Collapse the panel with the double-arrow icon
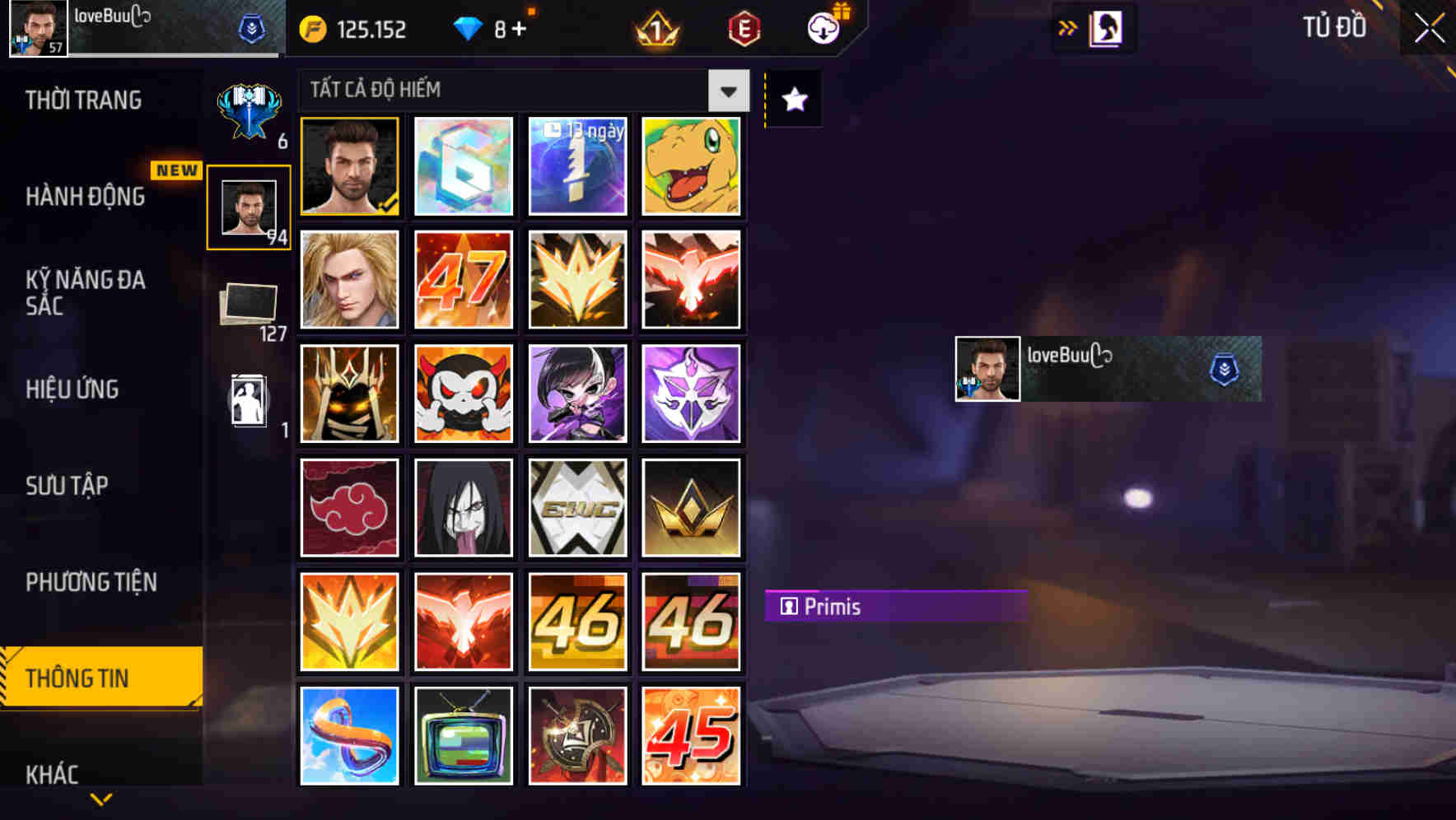 coord(1069,27)
